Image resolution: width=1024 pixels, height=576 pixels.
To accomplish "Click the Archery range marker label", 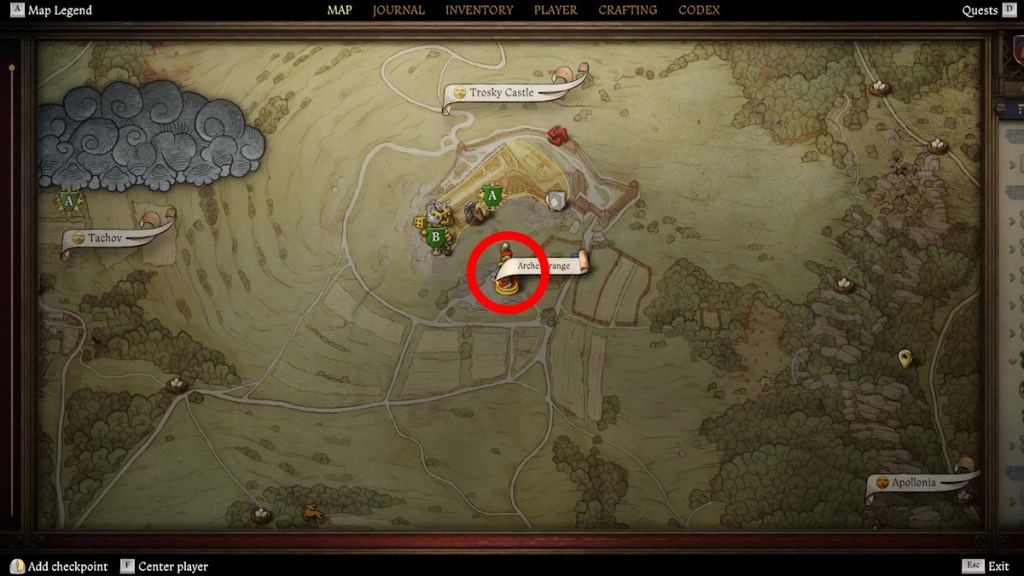I will [x=544, y=265].
